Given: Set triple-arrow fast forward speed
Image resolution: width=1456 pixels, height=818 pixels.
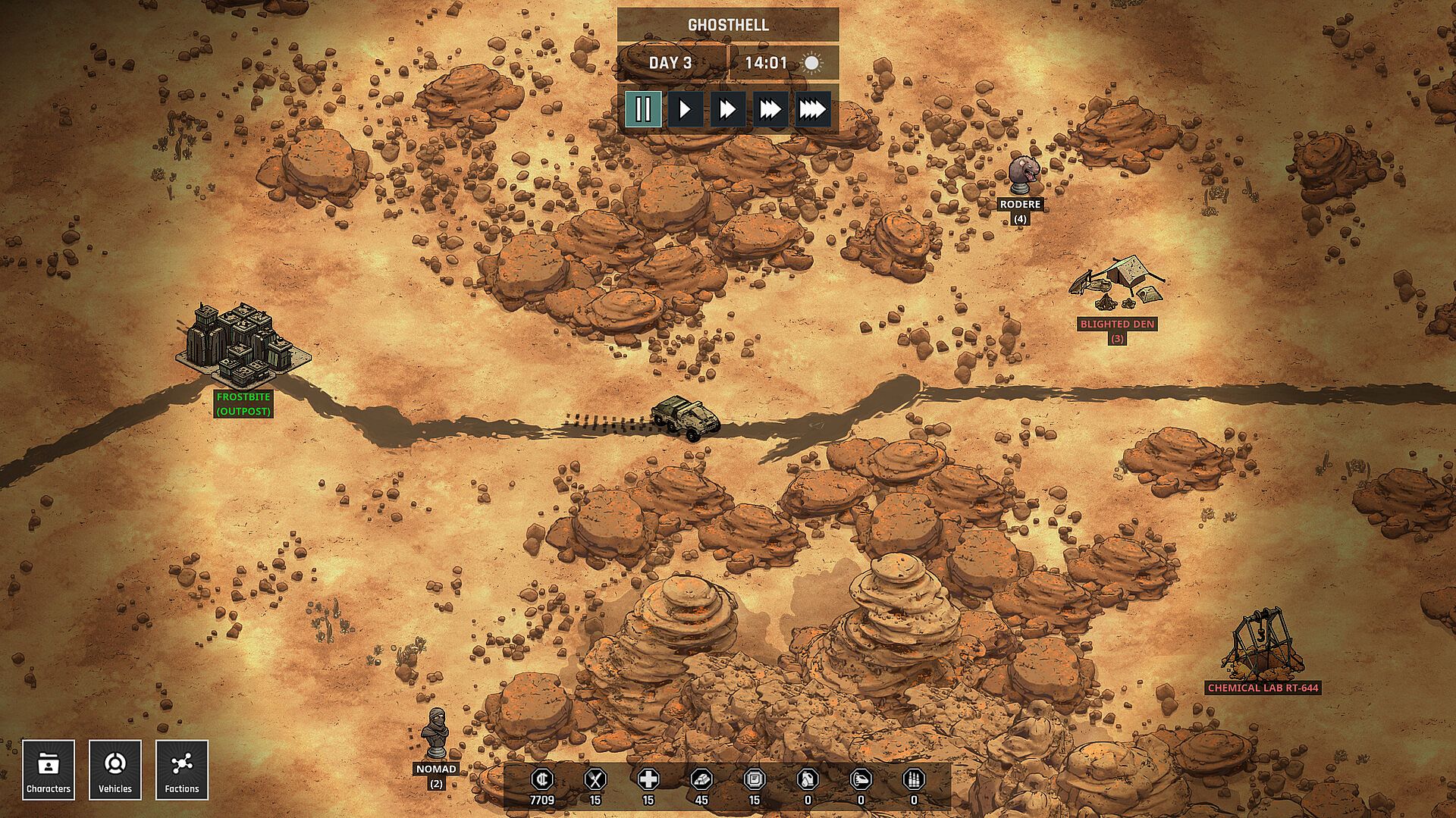Looking at the screenshot, I should click(x=770, y=109).
